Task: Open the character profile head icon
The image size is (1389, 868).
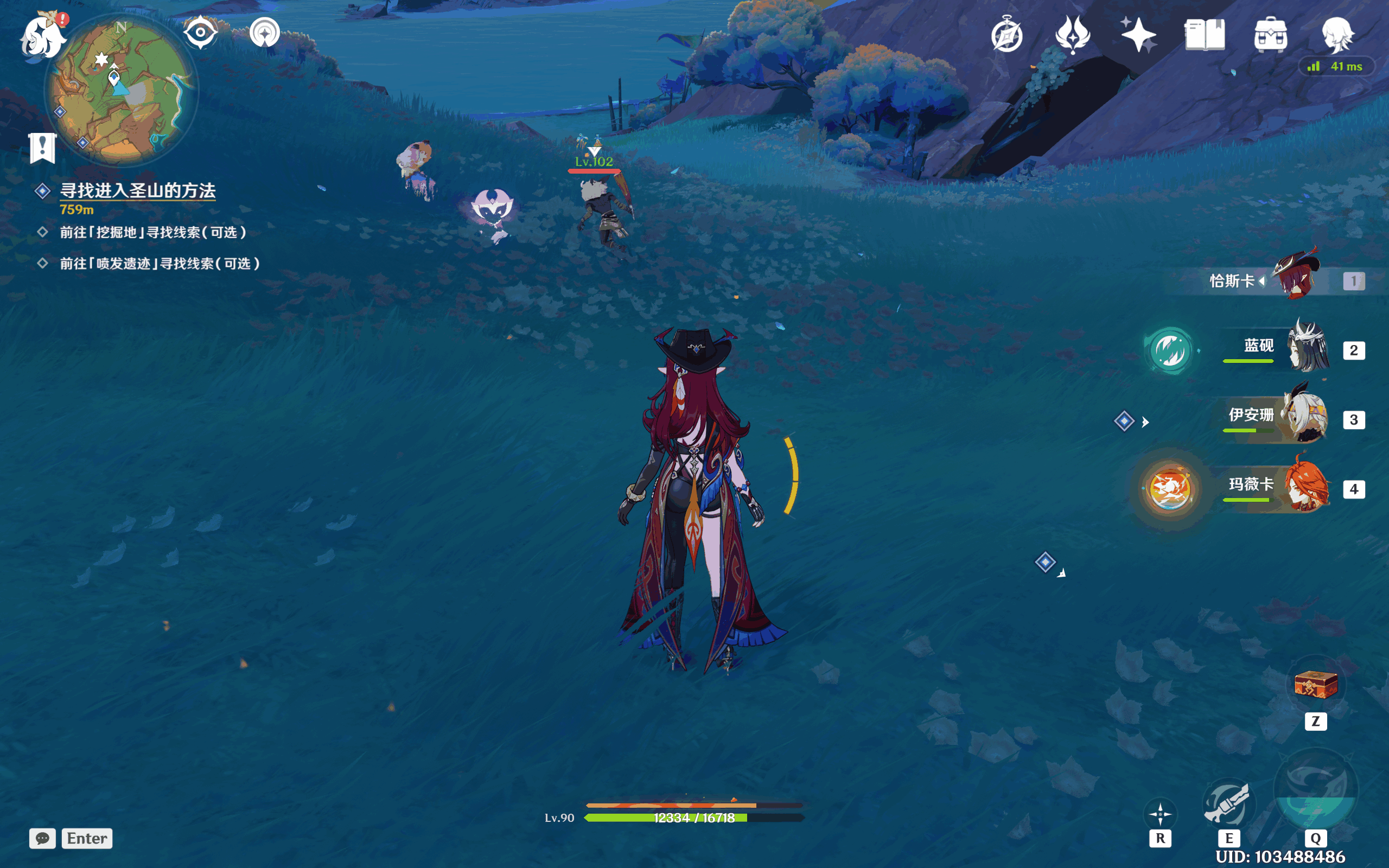Action: [x=1337, y=35]
